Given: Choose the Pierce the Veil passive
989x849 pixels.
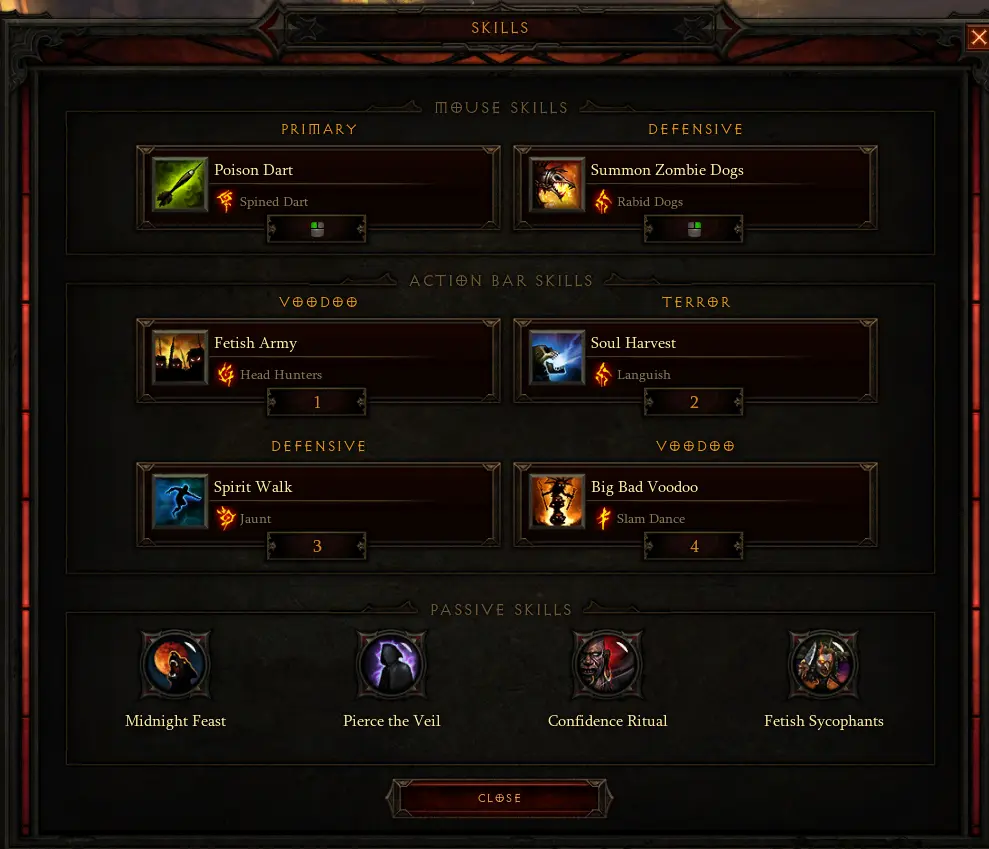Looking at the screenshot, I should [392, 665].
